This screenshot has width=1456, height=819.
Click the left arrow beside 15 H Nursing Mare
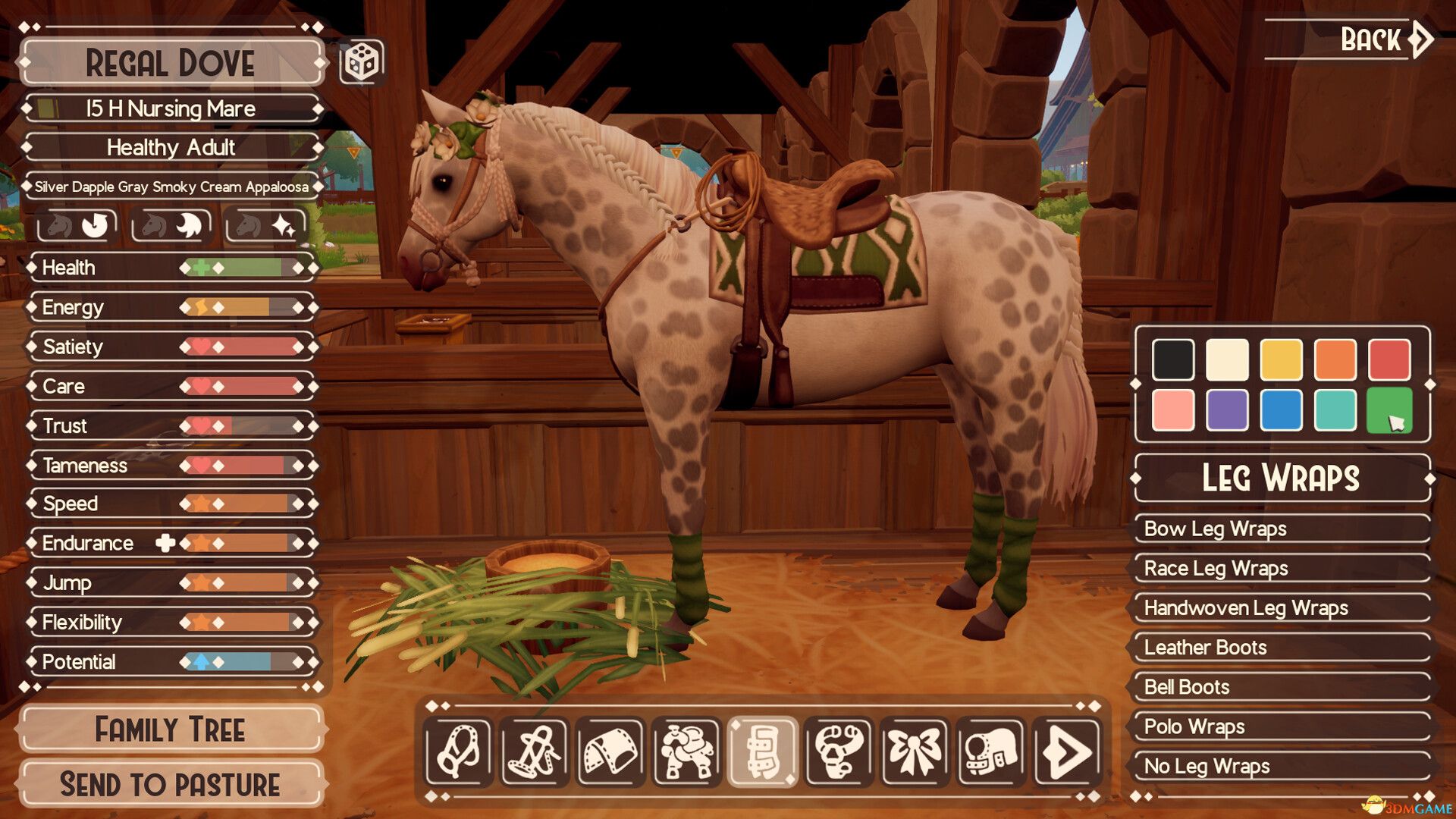coord(27,108)
